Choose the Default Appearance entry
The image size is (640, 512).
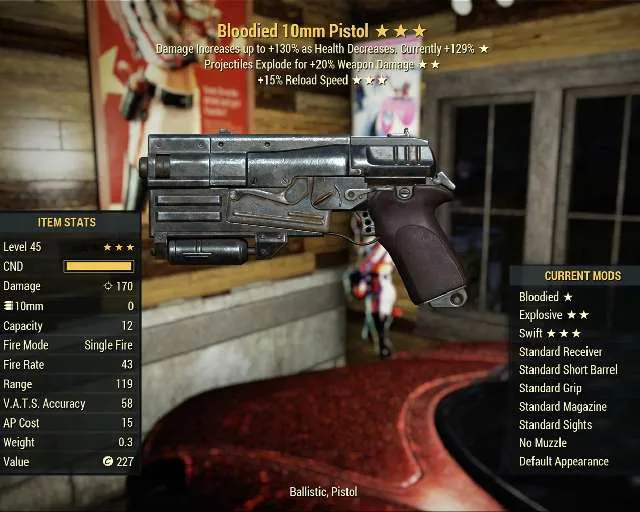point(563,461)
